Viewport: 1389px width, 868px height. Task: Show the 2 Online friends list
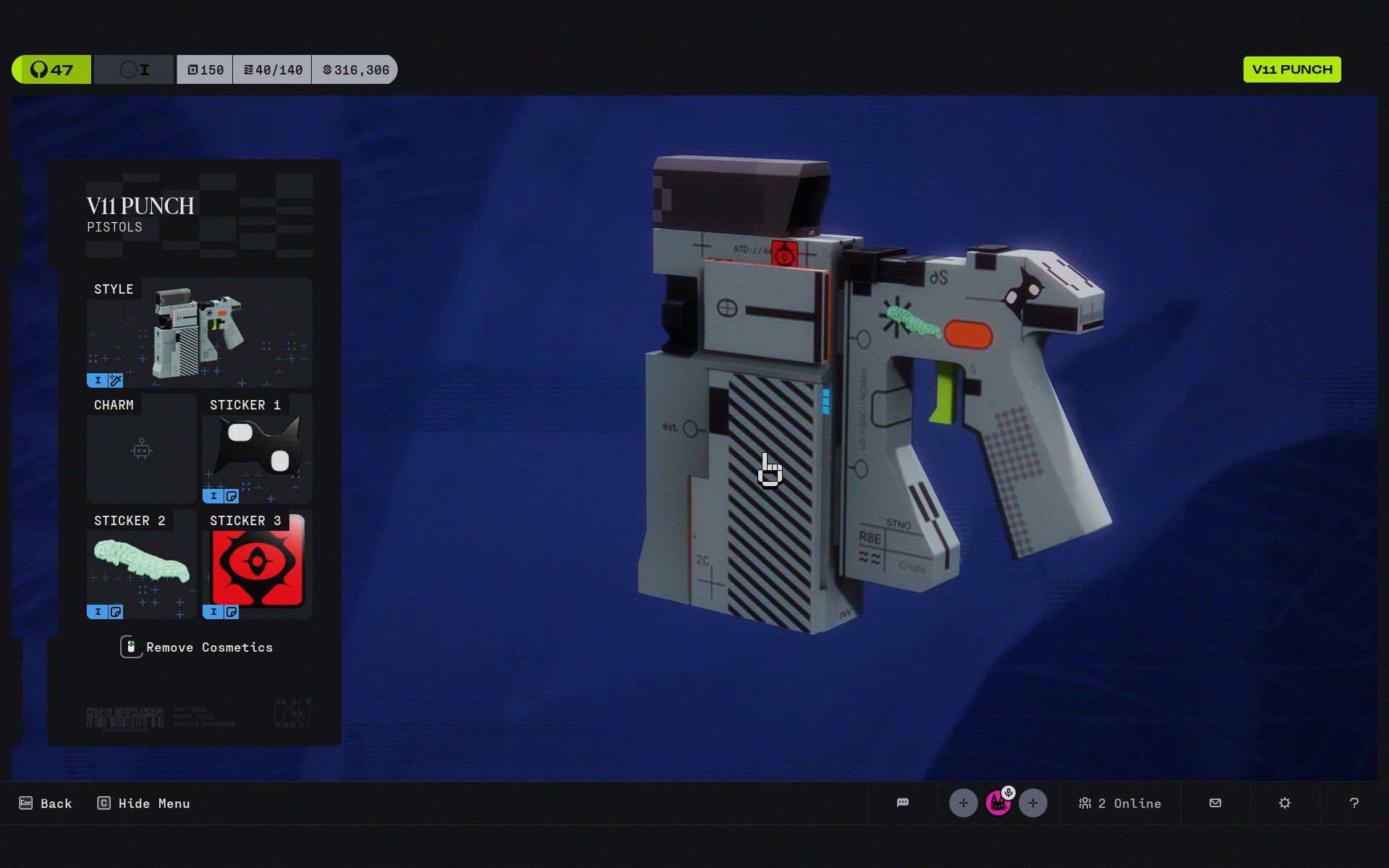point(1120,804)
